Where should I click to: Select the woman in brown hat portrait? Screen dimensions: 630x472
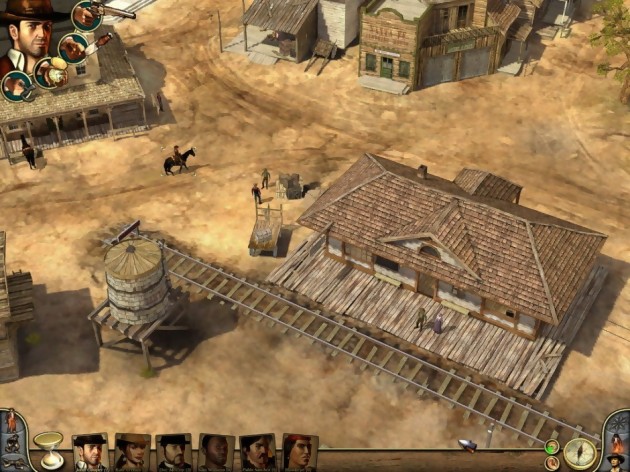point(132,452)
